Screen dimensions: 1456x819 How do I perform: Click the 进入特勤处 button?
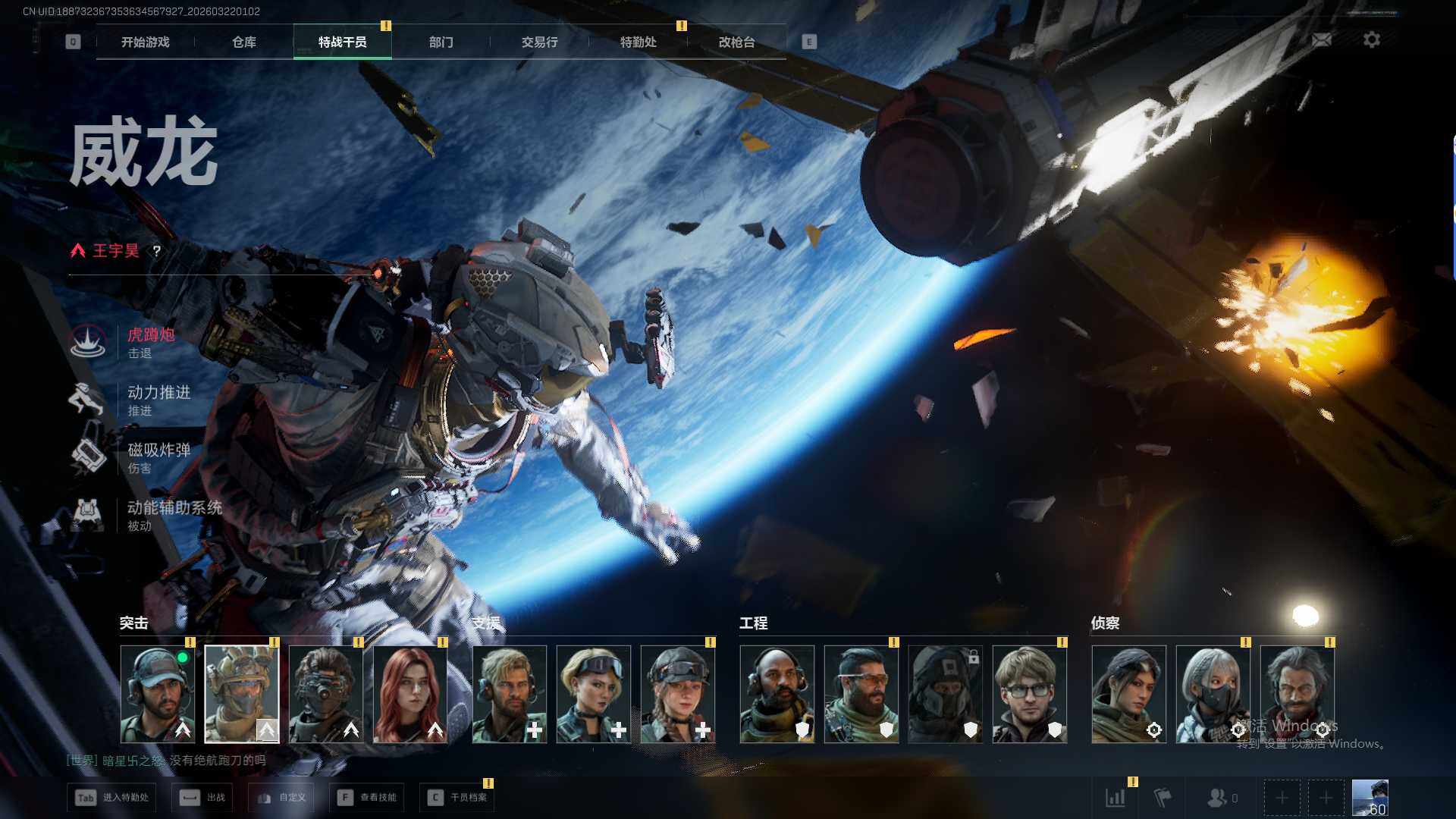pos(112,798)
